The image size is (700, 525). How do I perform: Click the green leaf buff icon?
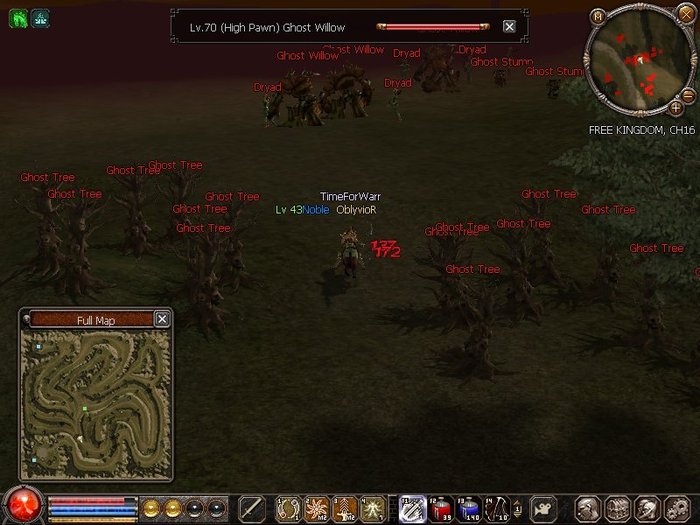point(18,18)
